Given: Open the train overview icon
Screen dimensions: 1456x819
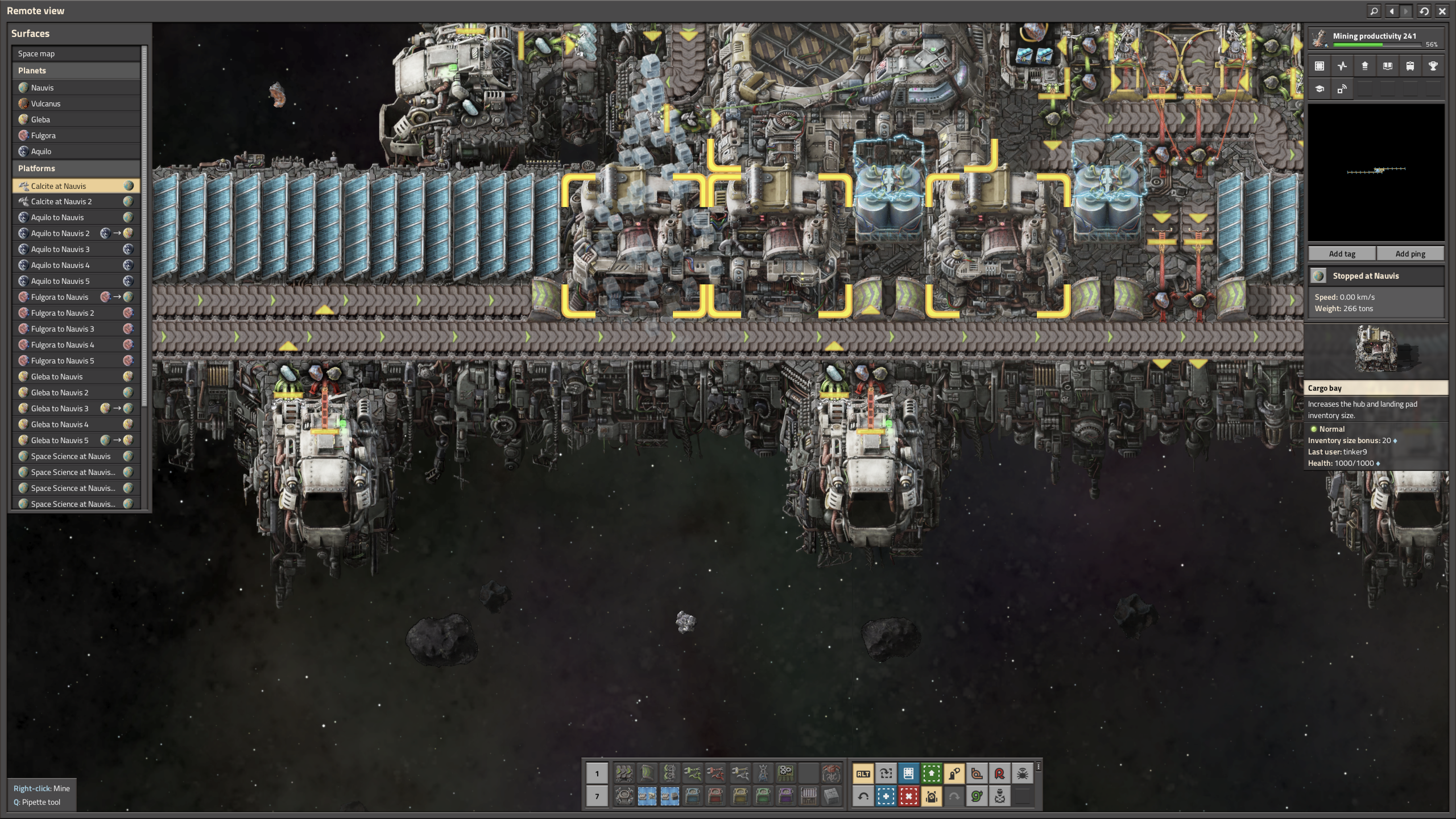Looking at the screenshot, I should (x=1410, y=66).
